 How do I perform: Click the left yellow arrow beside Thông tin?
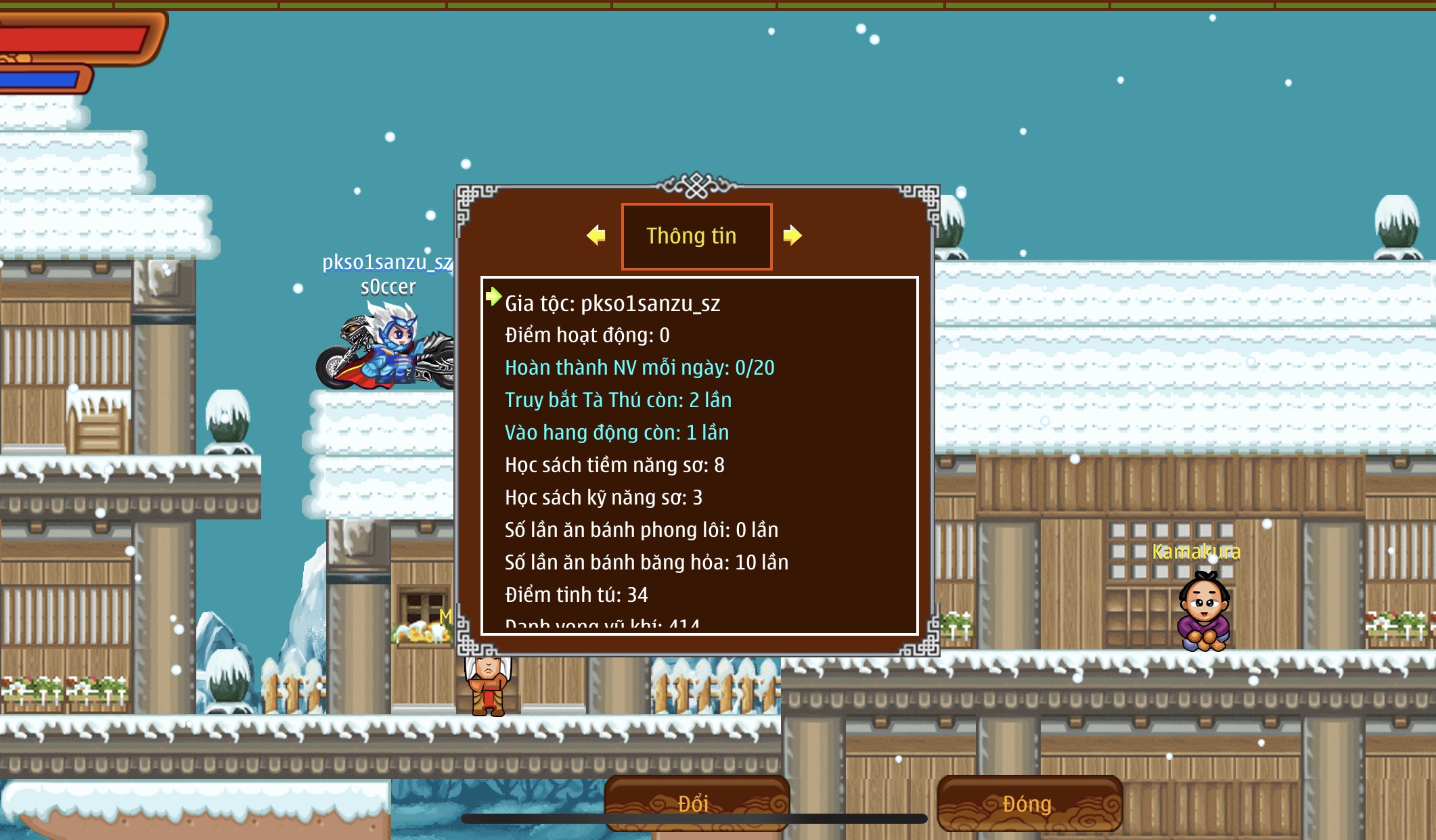(596, 235)
